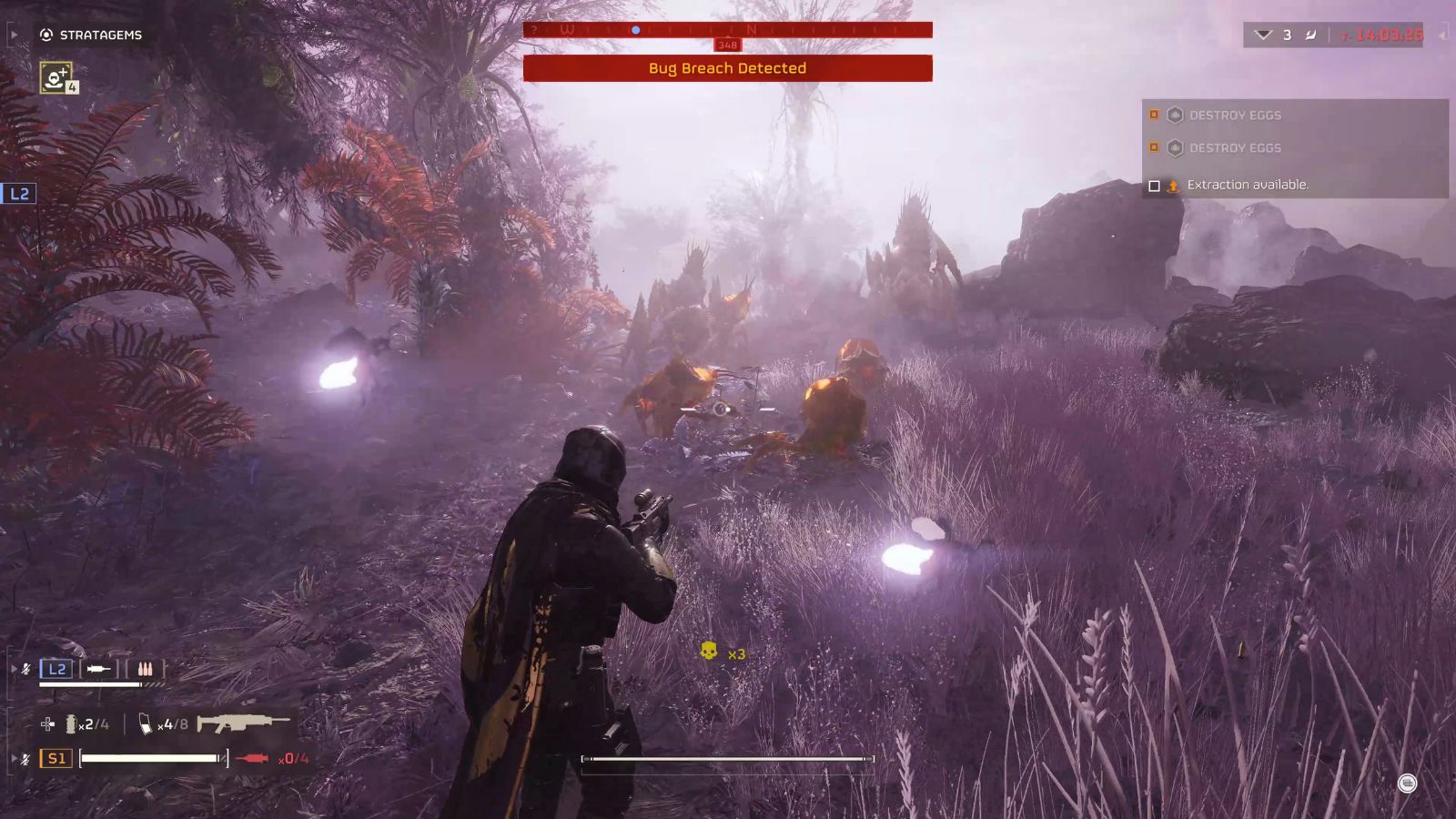The image size is (1456, 819).
Task: Select the extraction beacon icon next to Extraction available
Action: (x=1173, y=185)
